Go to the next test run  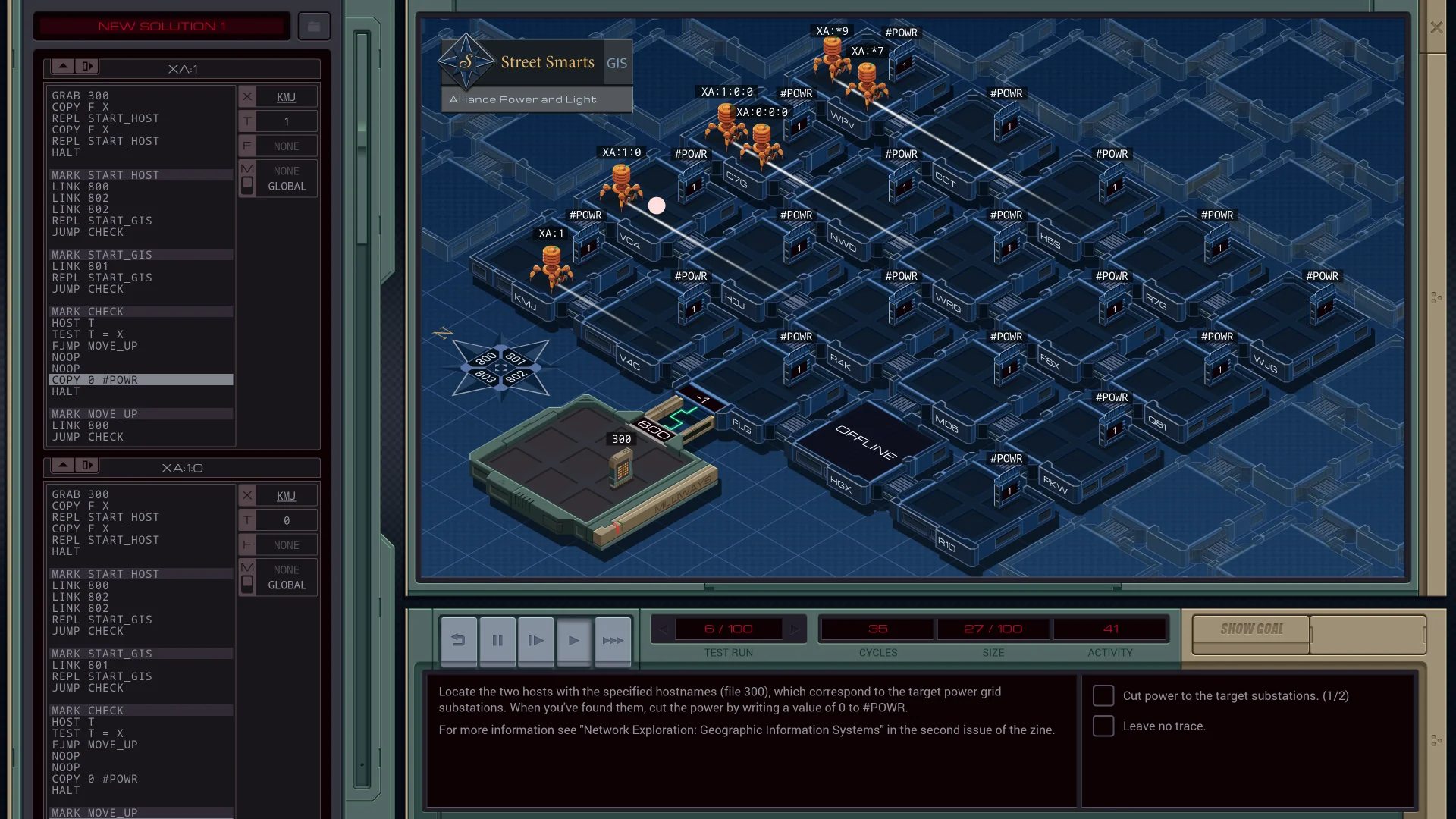click(795, 629)
